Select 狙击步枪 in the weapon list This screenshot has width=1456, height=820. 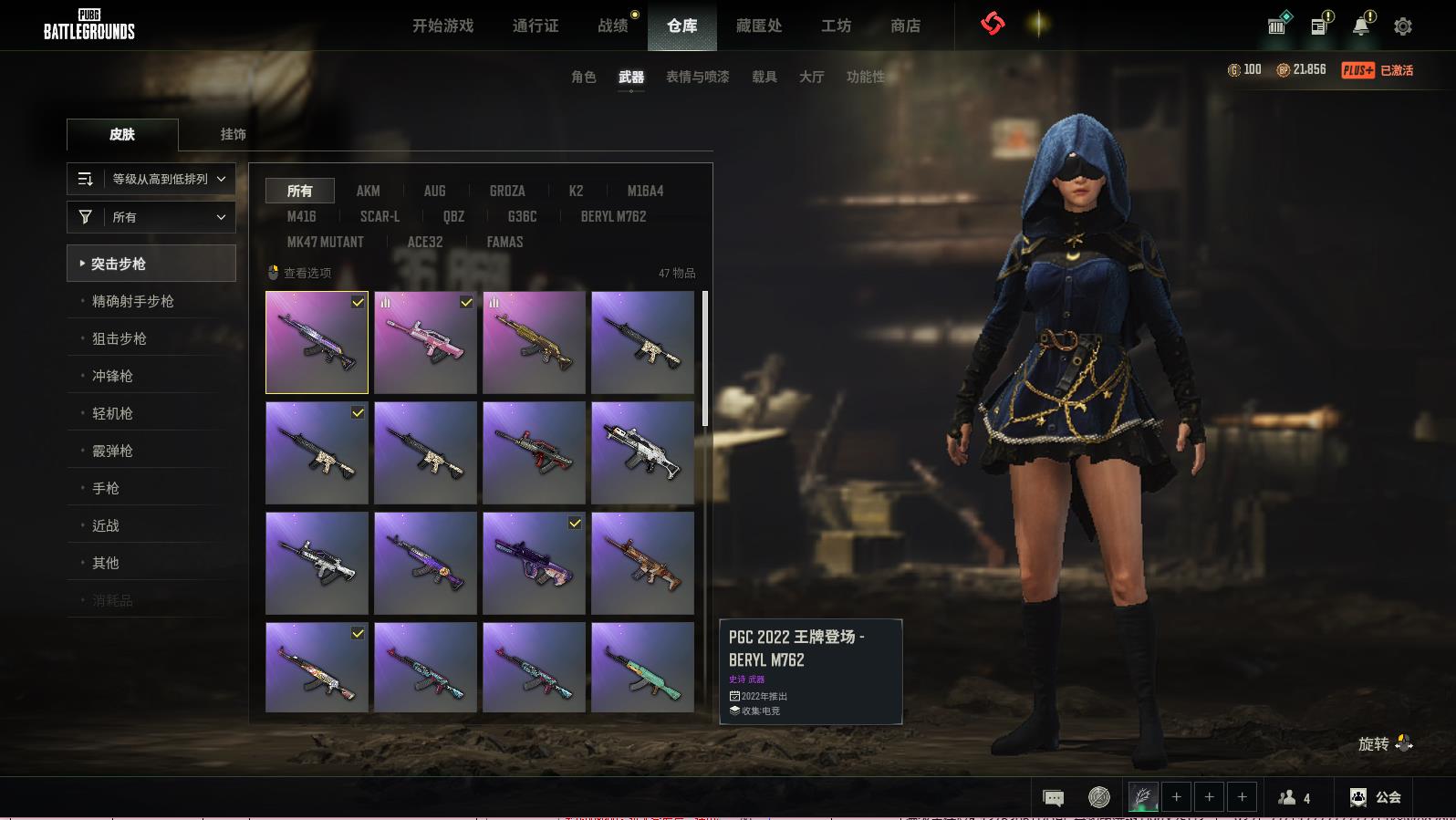coord(119,338)
